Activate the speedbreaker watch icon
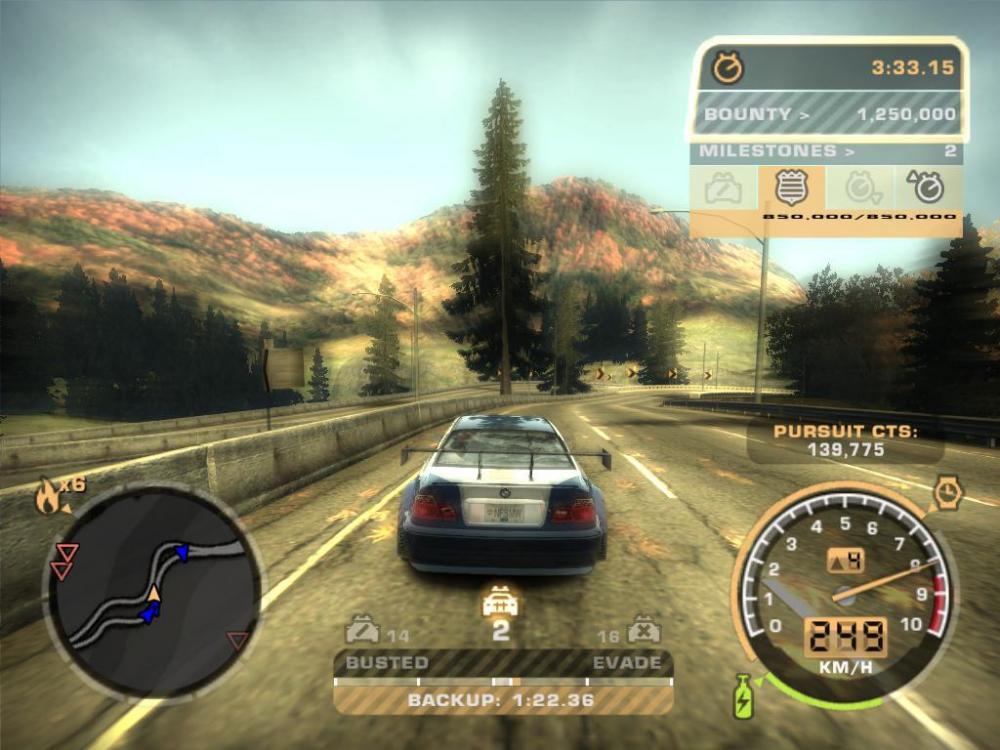This screenshot has width=1000, height=750. point(946,493)
